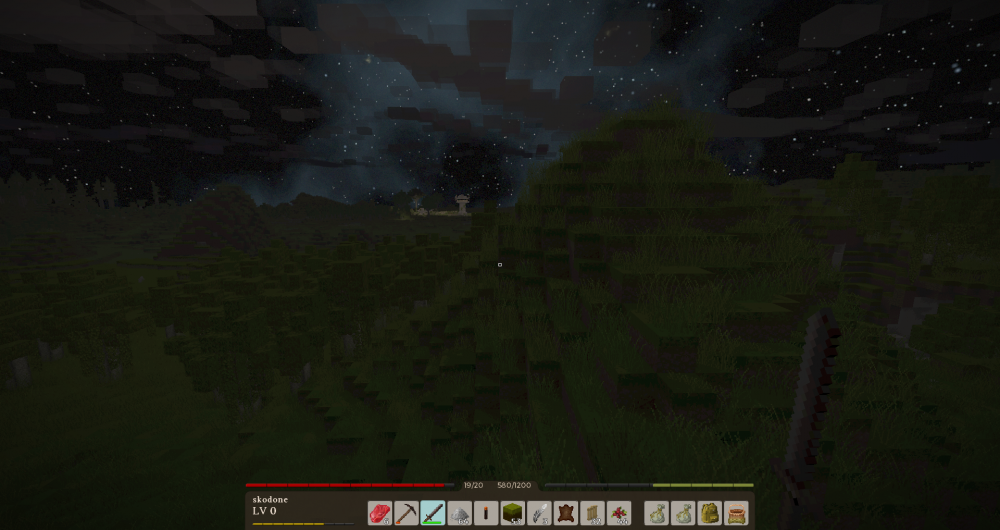Open the woven basket bag slot
Screen dimensions: 1000x530
(737, 513)
